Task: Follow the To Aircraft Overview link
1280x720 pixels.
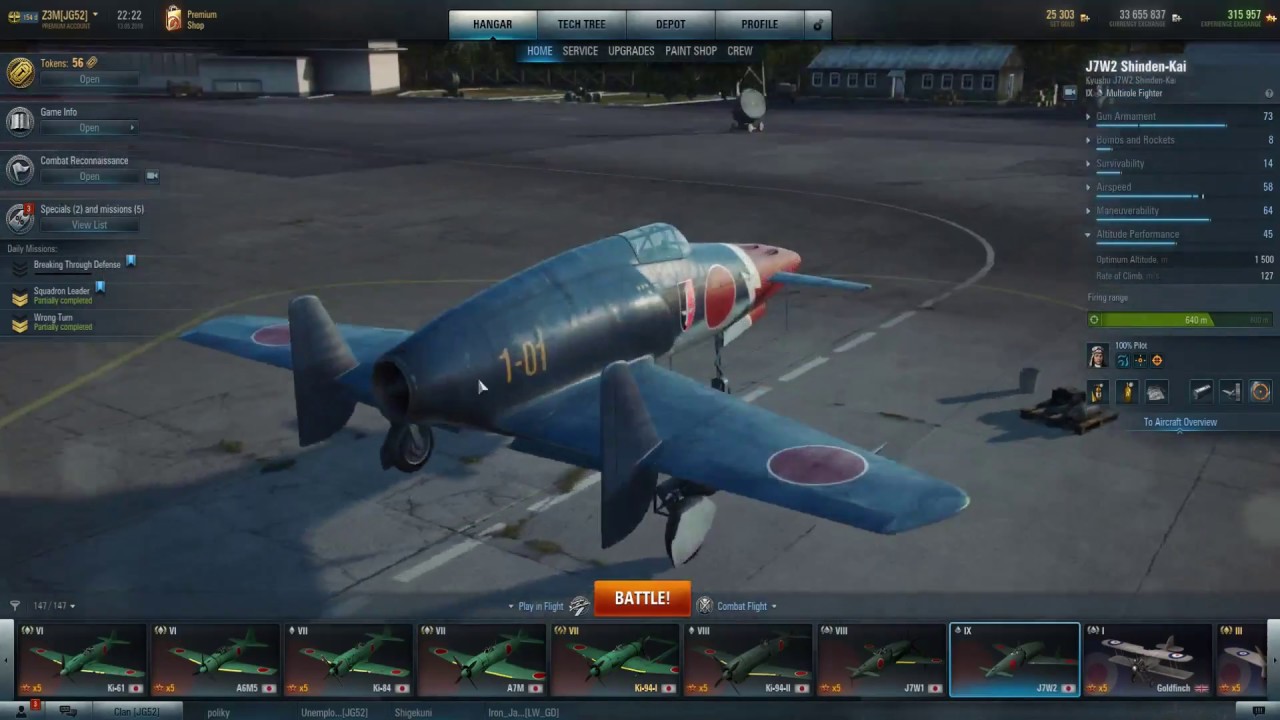Action: (1180, 422)
